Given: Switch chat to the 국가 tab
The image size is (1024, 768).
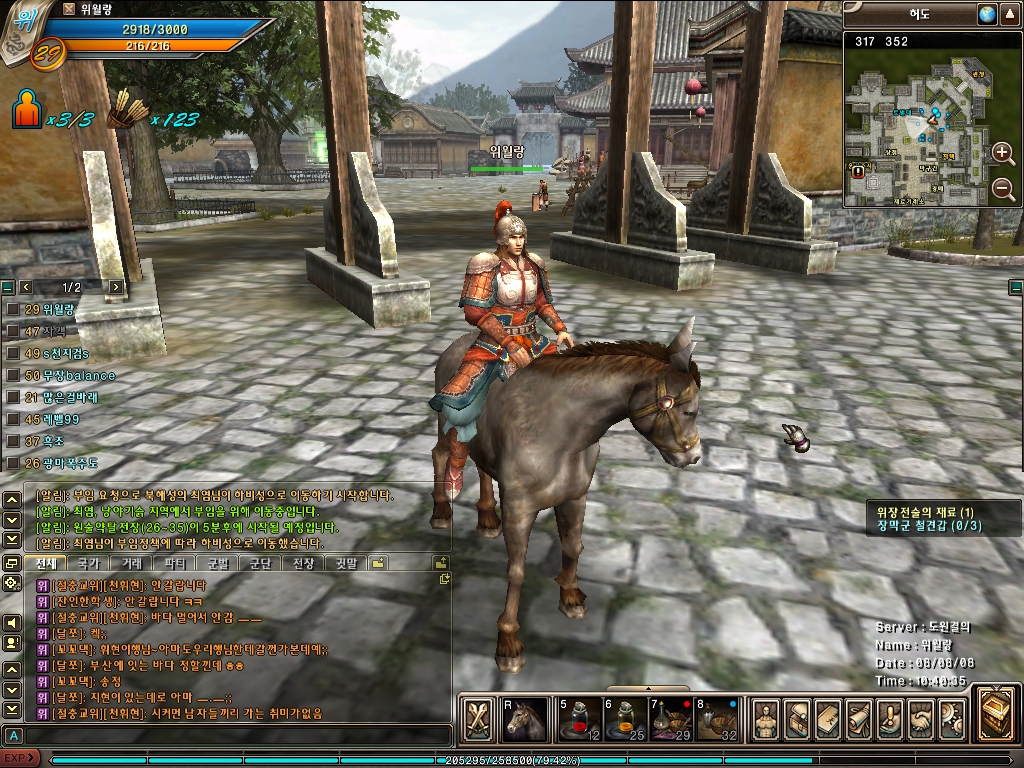Looking at the screenshot, I should [x=88, y=563].
